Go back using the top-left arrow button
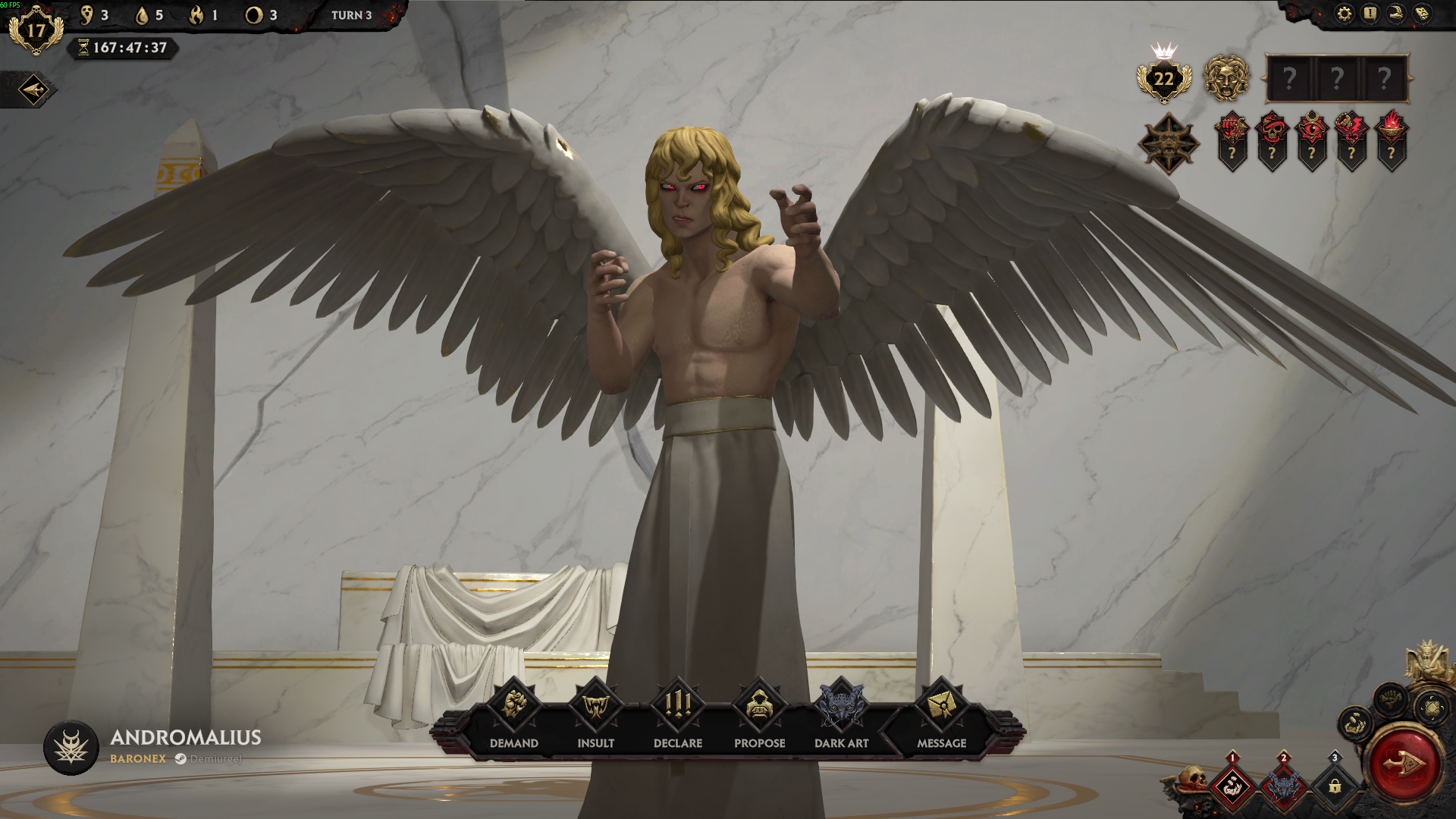This screenshot has height=819, width=1456. [33, 90]
